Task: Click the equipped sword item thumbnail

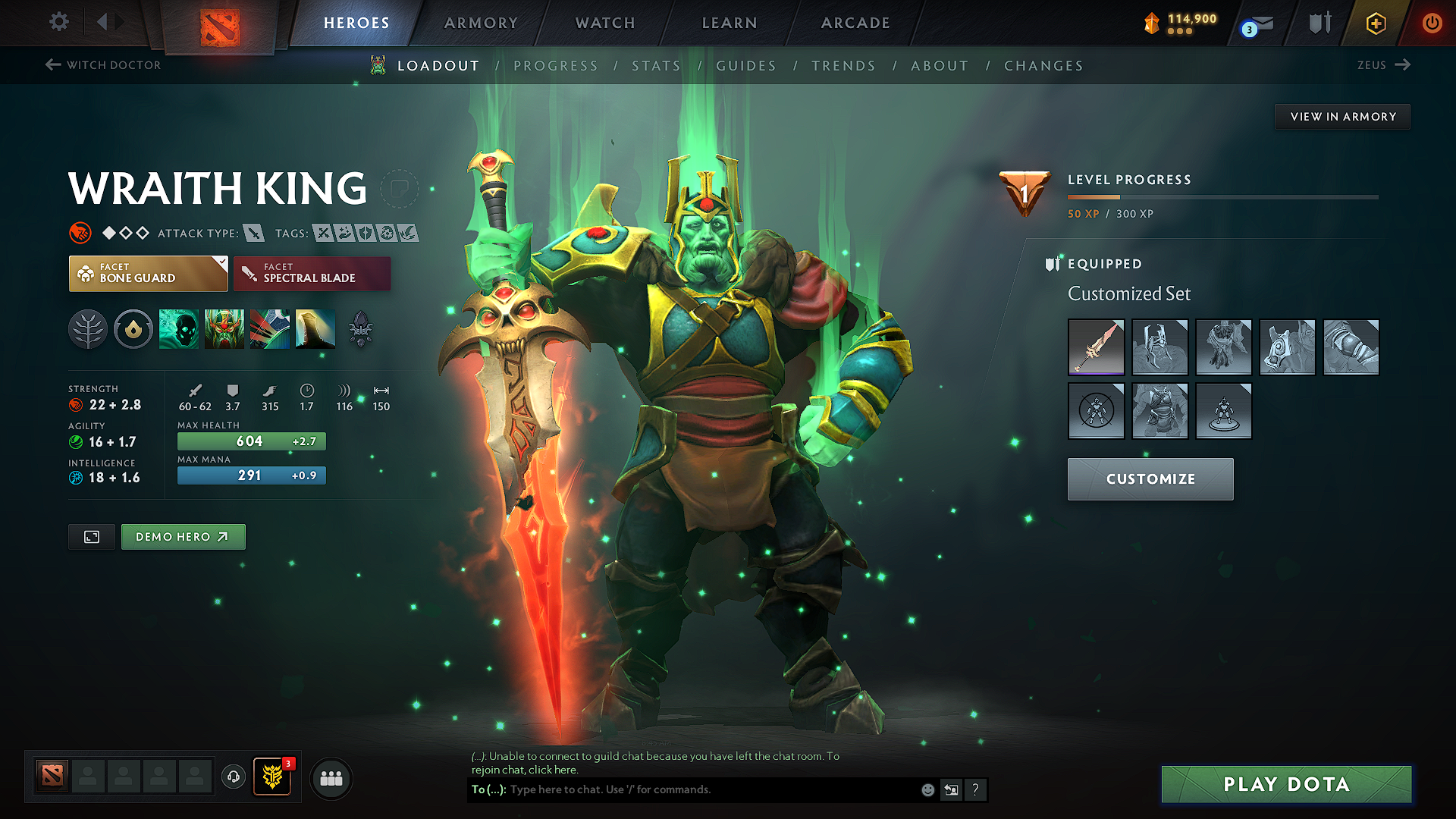Action: [x=1096, y=347]
